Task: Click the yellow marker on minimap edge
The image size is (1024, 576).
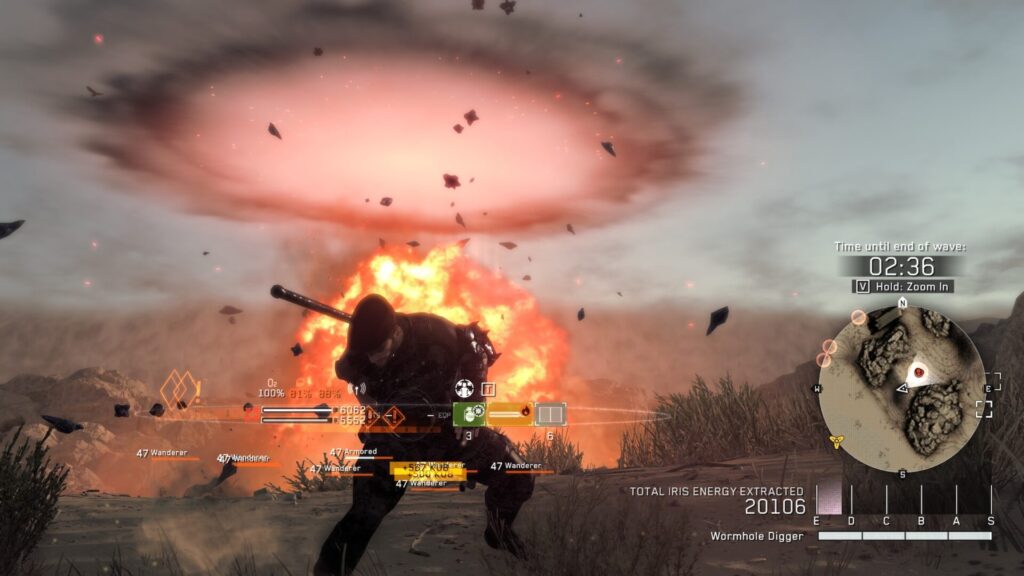Action: pyautogui.click(x=836, y=440)
